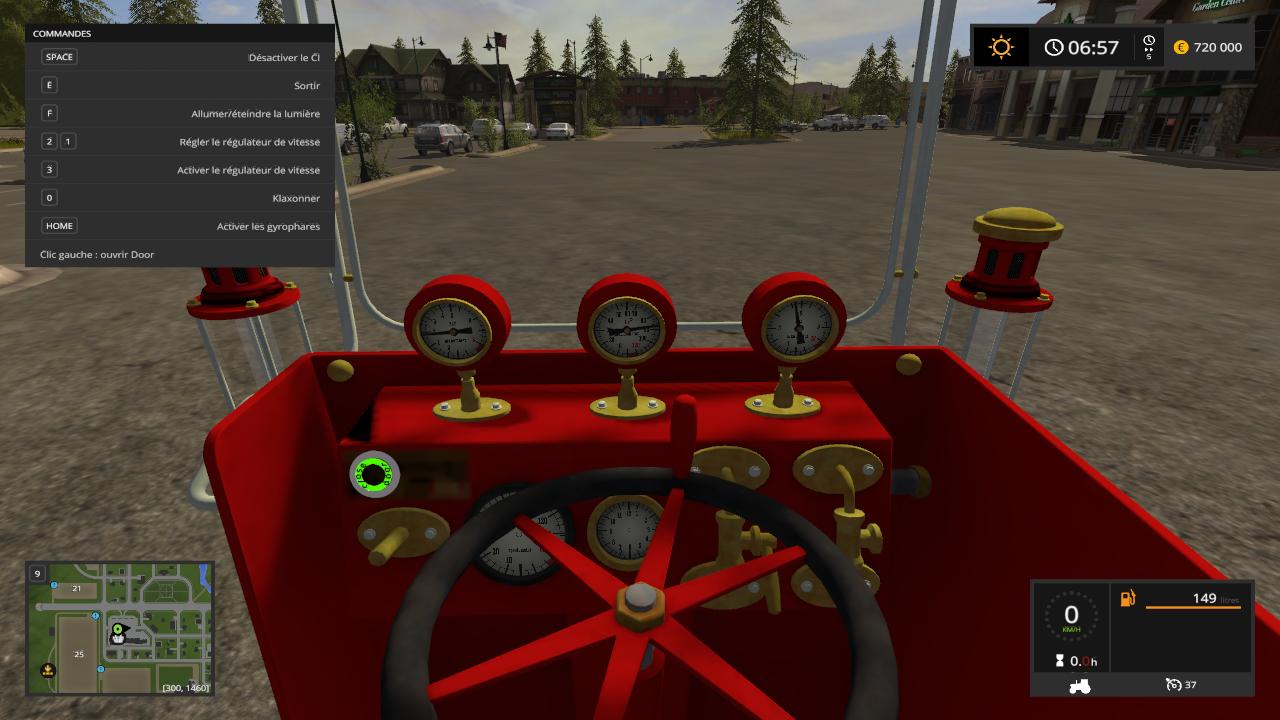Select the tractor icon in vehicle panel

(1079, 685)
